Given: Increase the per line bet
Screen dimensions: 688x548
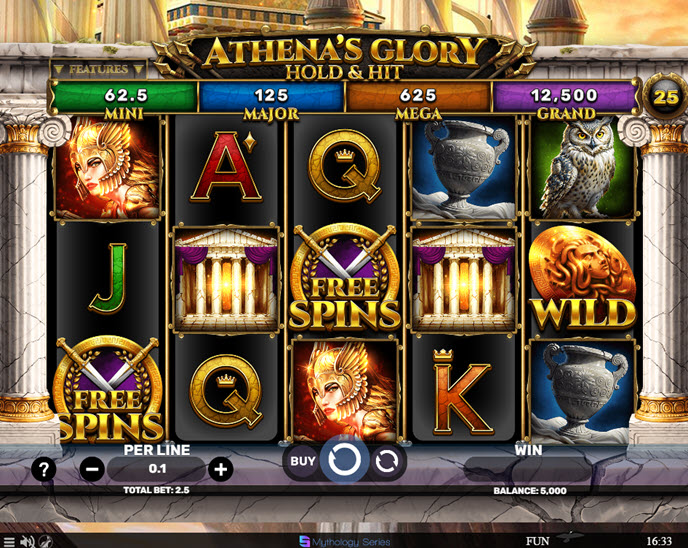Looking at the screenshot, I should point(221,469).
